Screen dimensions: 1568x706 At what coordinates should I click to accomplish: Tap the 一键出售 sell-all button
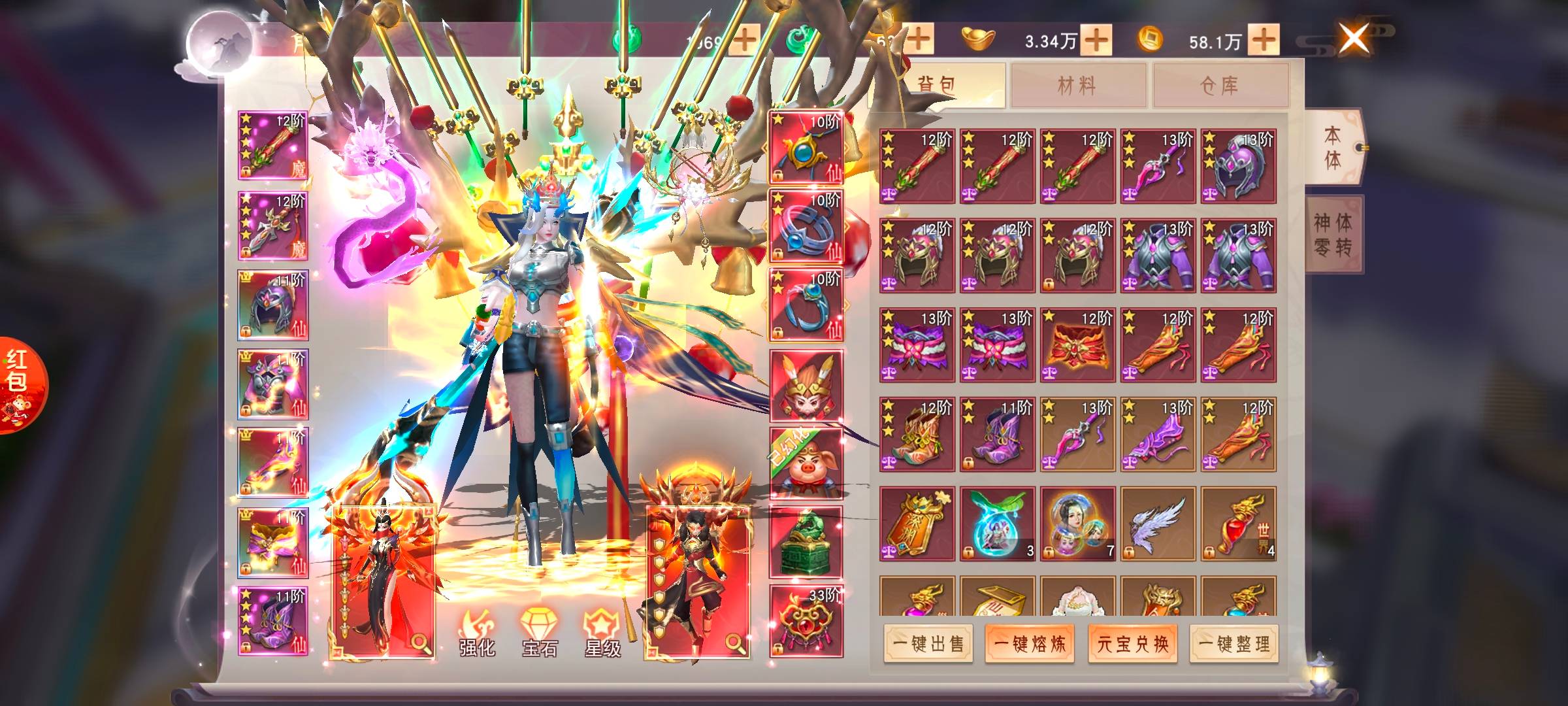click(928, 644)
